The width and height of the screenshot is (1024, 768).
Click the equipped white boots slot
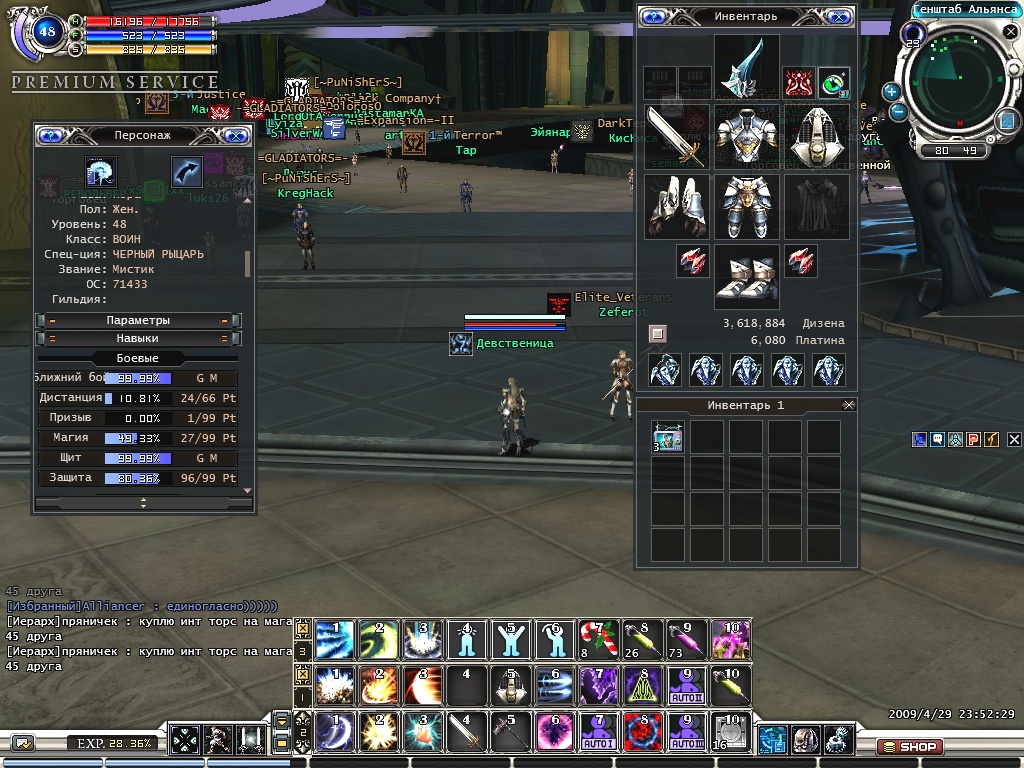click(746, 277)
